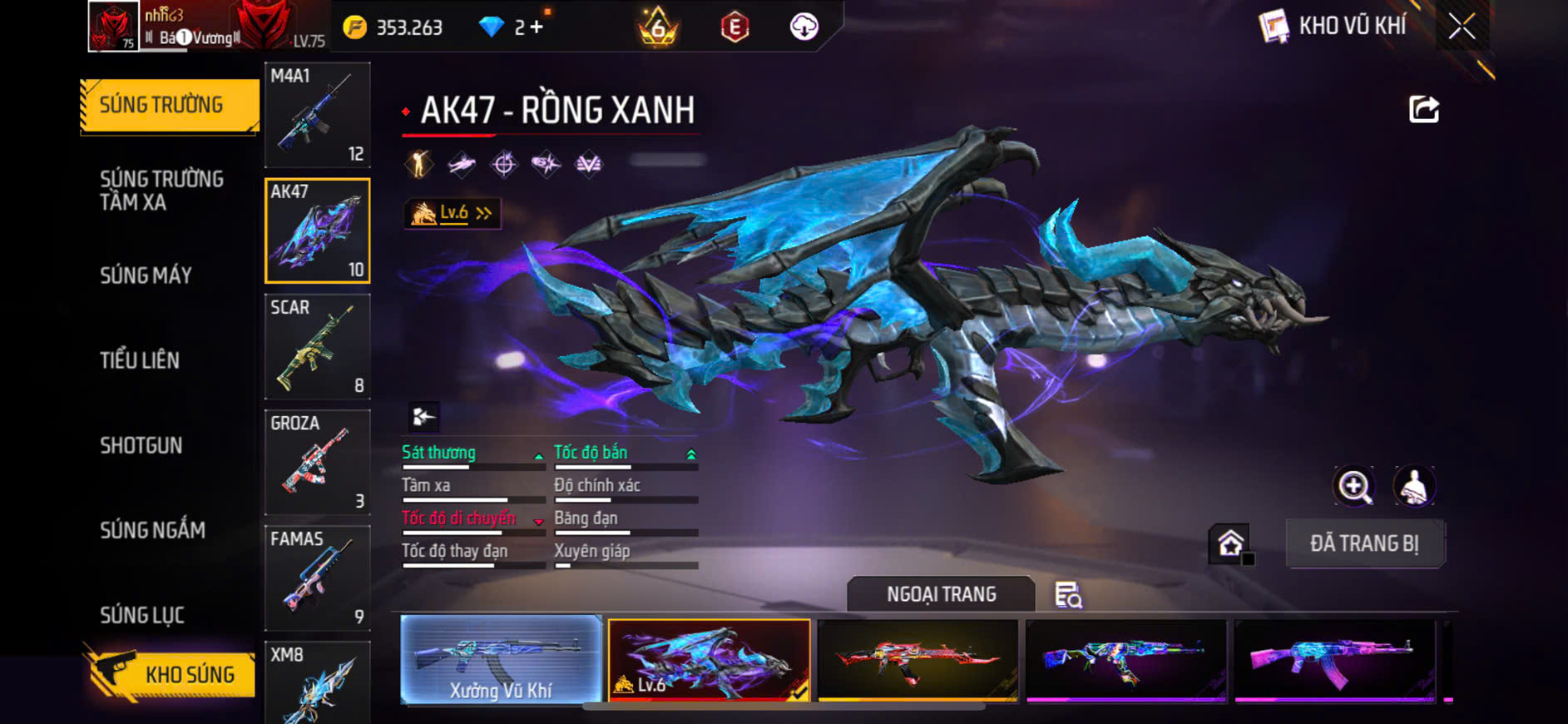Switch to Súng Trường Tầm Xa category
The image size is (1568, 724).
[x=161, y=191]
